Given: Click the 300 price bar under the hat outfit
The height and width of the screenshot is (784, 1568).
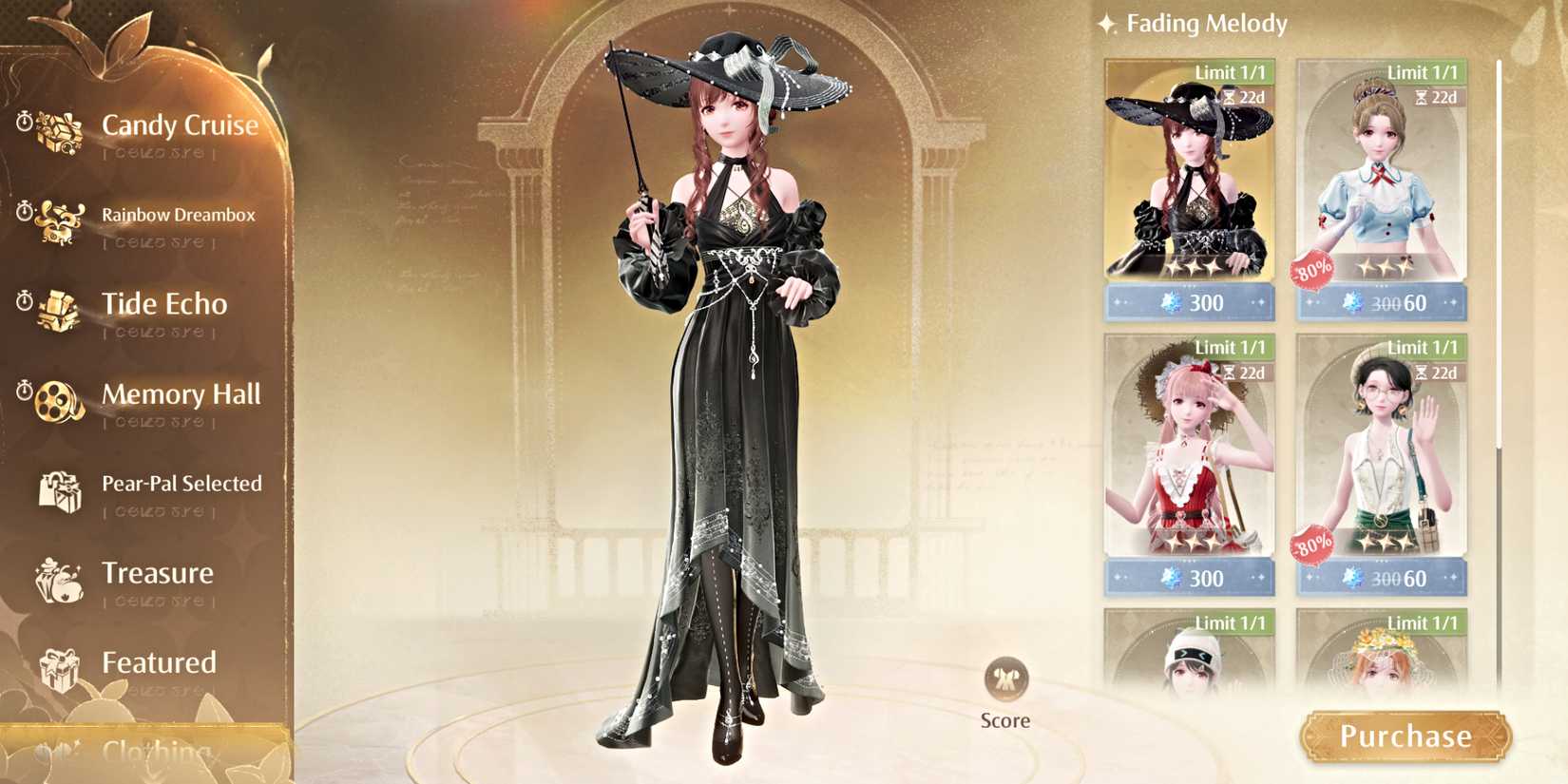Looking at the screenshot, I should coord(1189,302).
